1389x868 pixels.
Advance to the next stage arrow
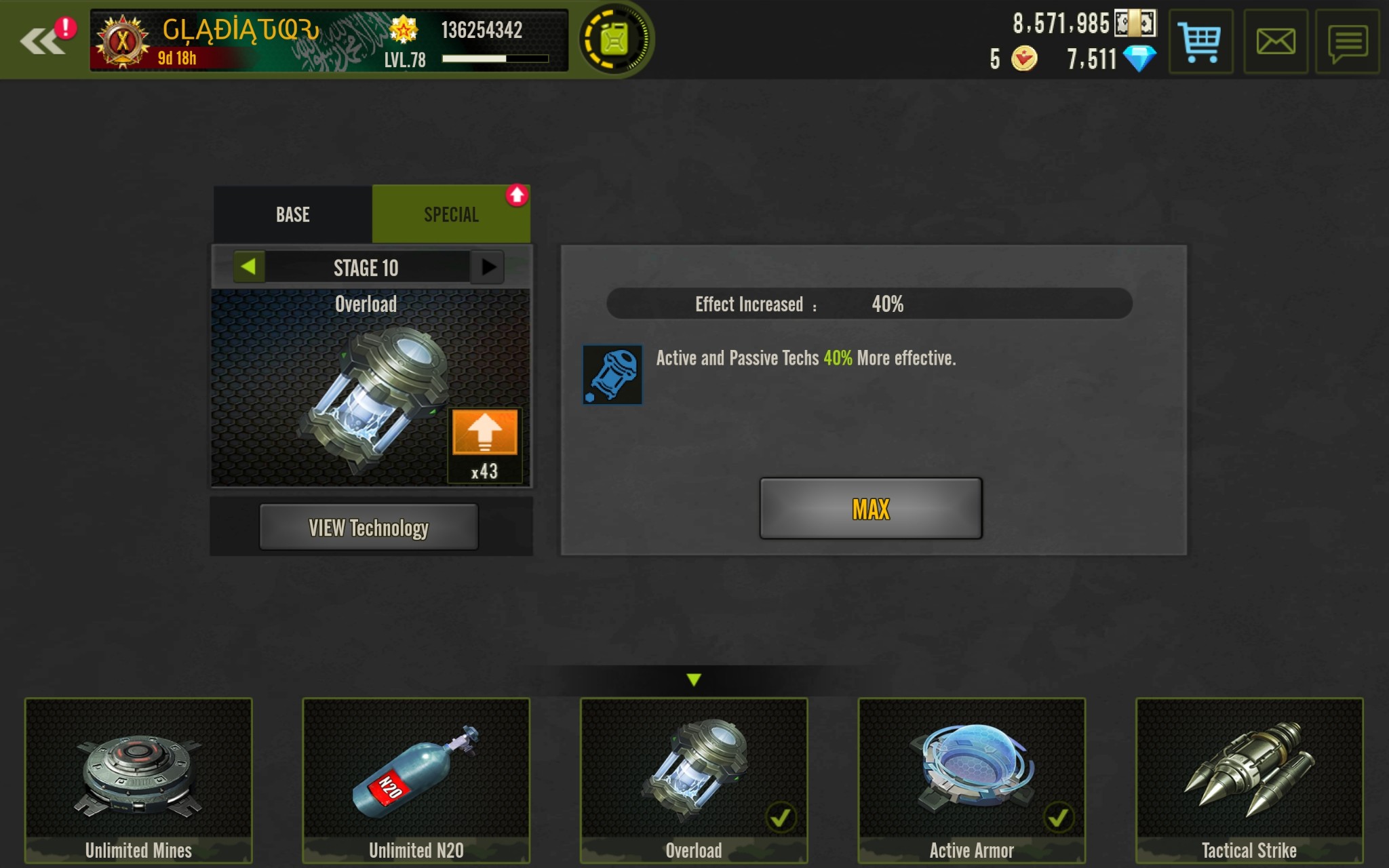[x=488, y=267]
